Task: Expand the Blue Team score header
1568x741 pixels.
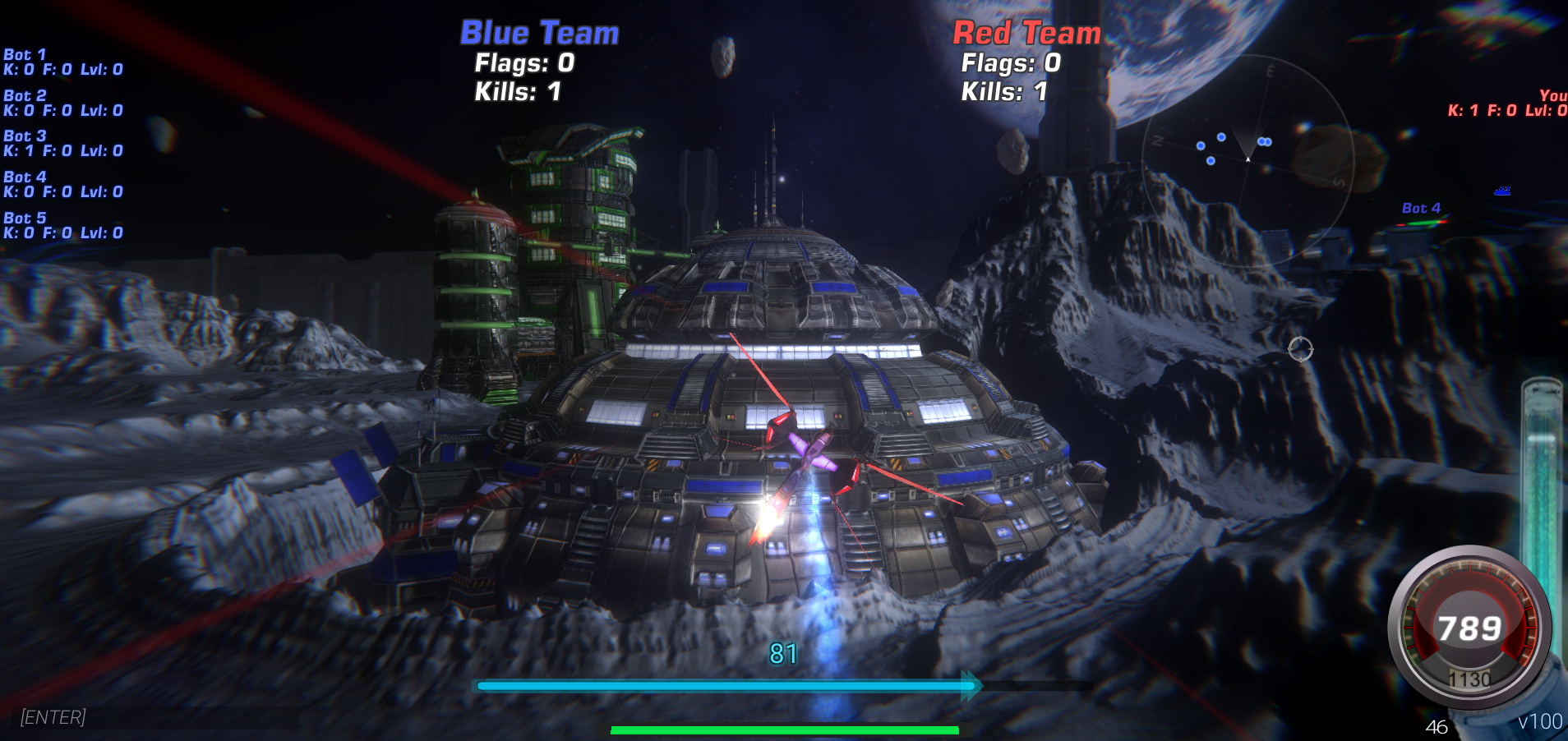Action: (x=538, y=33)
